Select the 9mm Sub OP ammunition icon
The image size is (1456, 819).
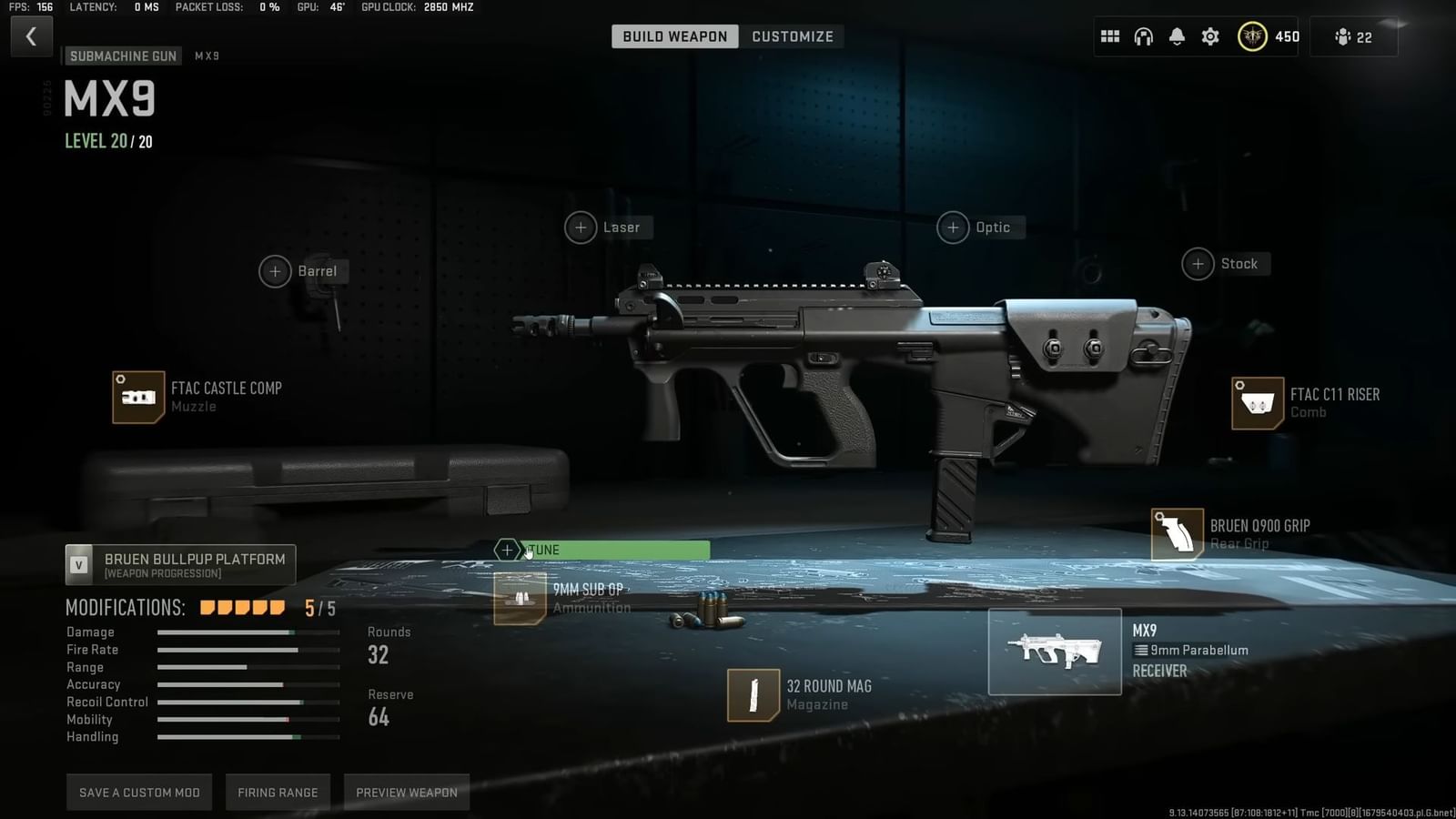pyautogui.click(x=519, y=600)
